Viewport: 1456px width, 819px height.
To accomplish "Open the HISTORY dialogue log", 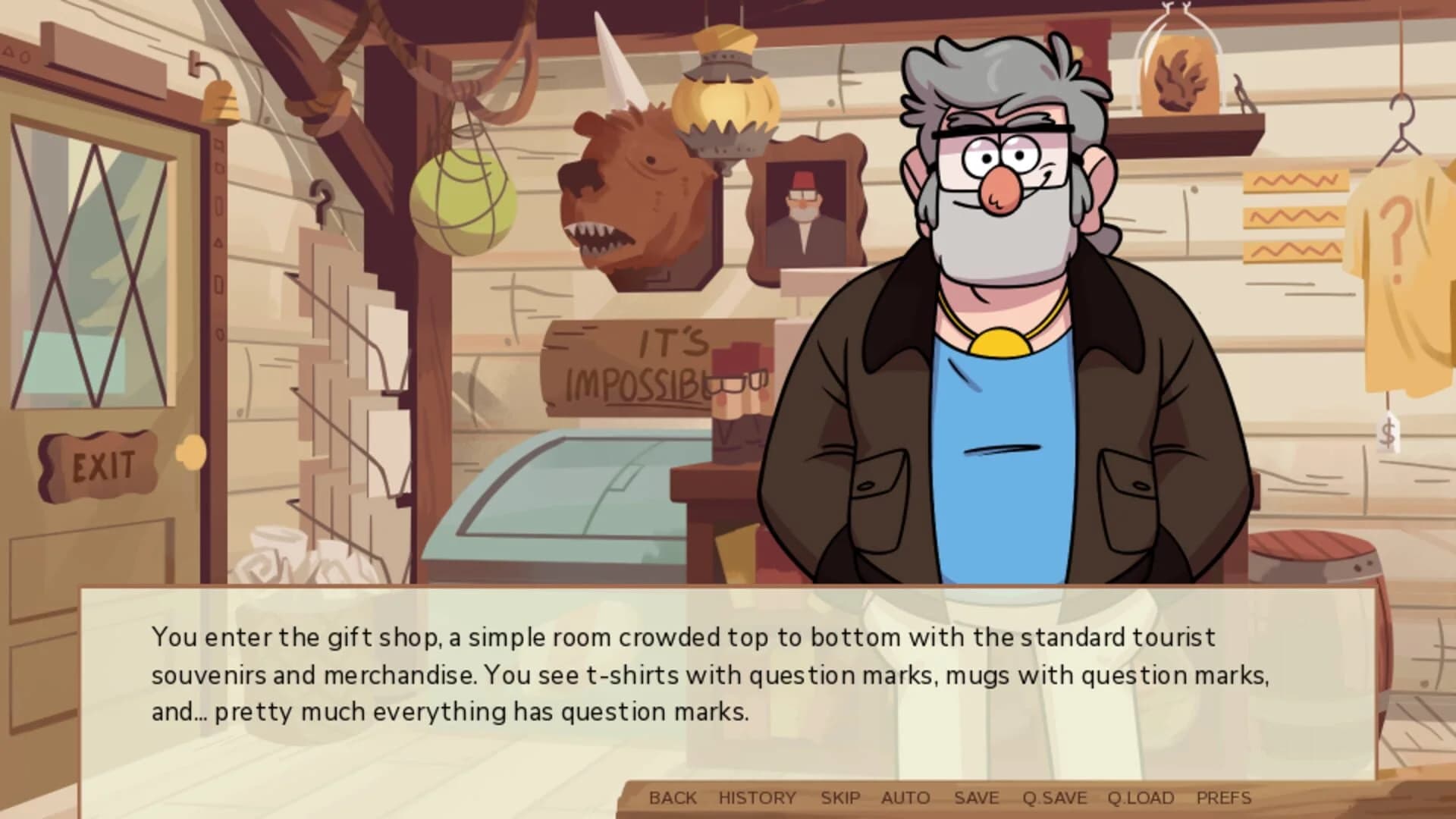I will pos(756,798).
